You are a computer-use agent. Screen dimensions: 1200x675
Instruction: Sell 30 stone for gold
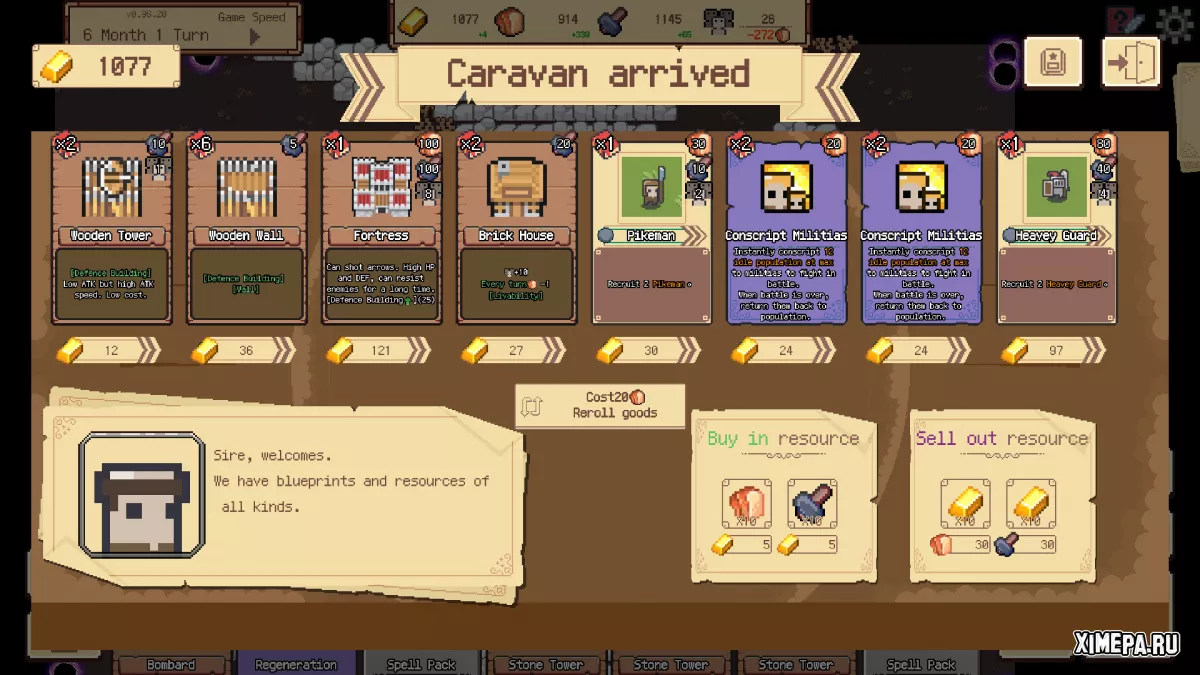tap(1031, 504)
